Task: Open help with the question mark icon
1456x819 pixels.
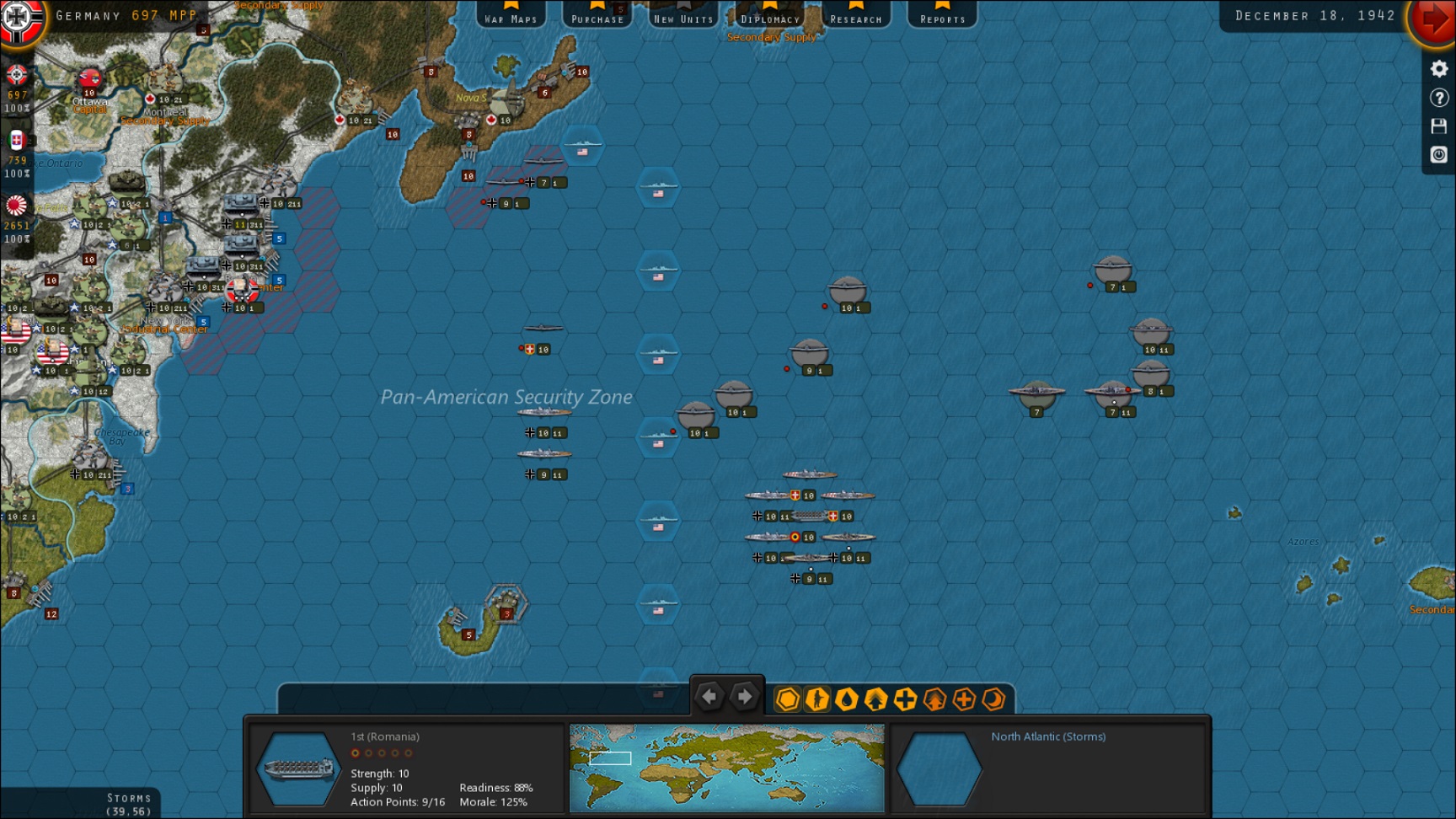Action: (1439, 98)
